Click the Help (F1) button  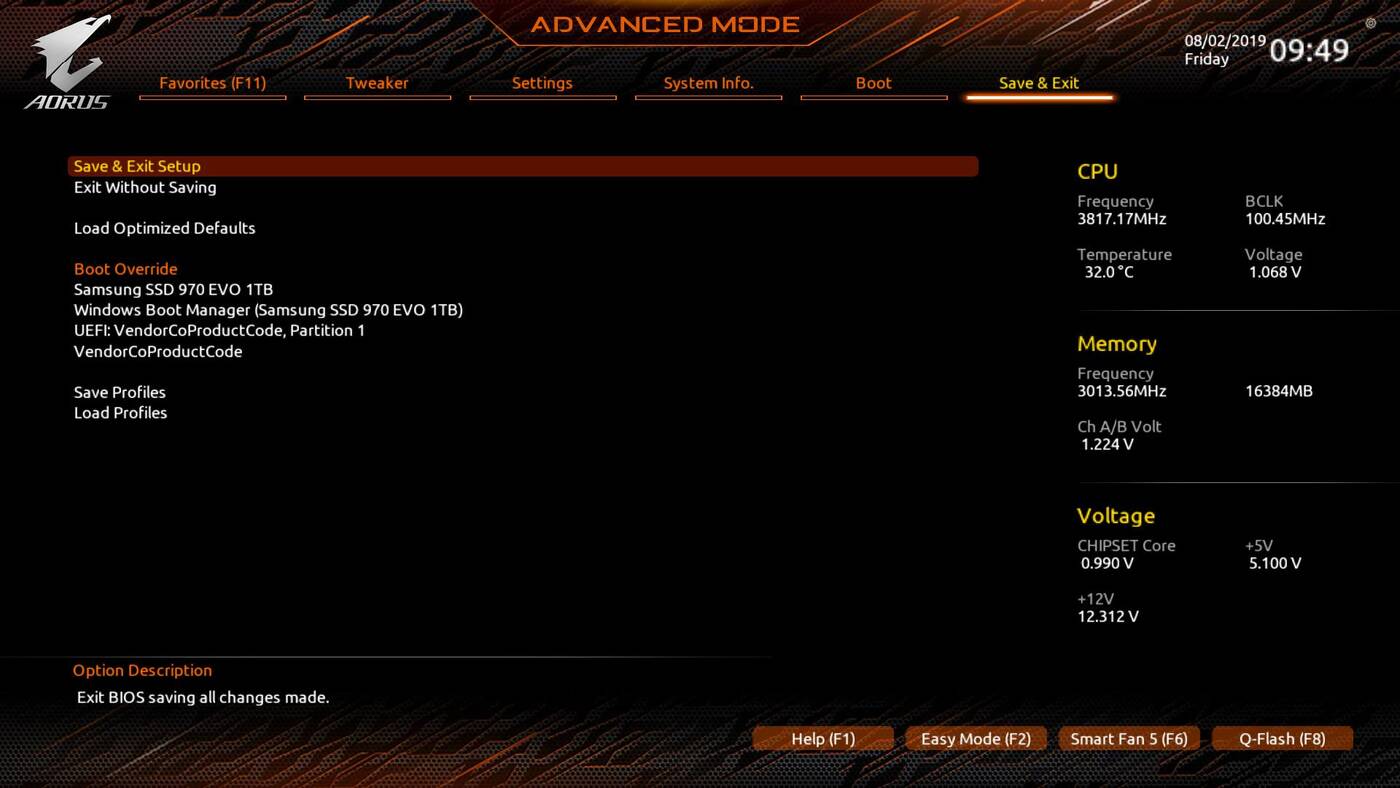coord(823,739)
